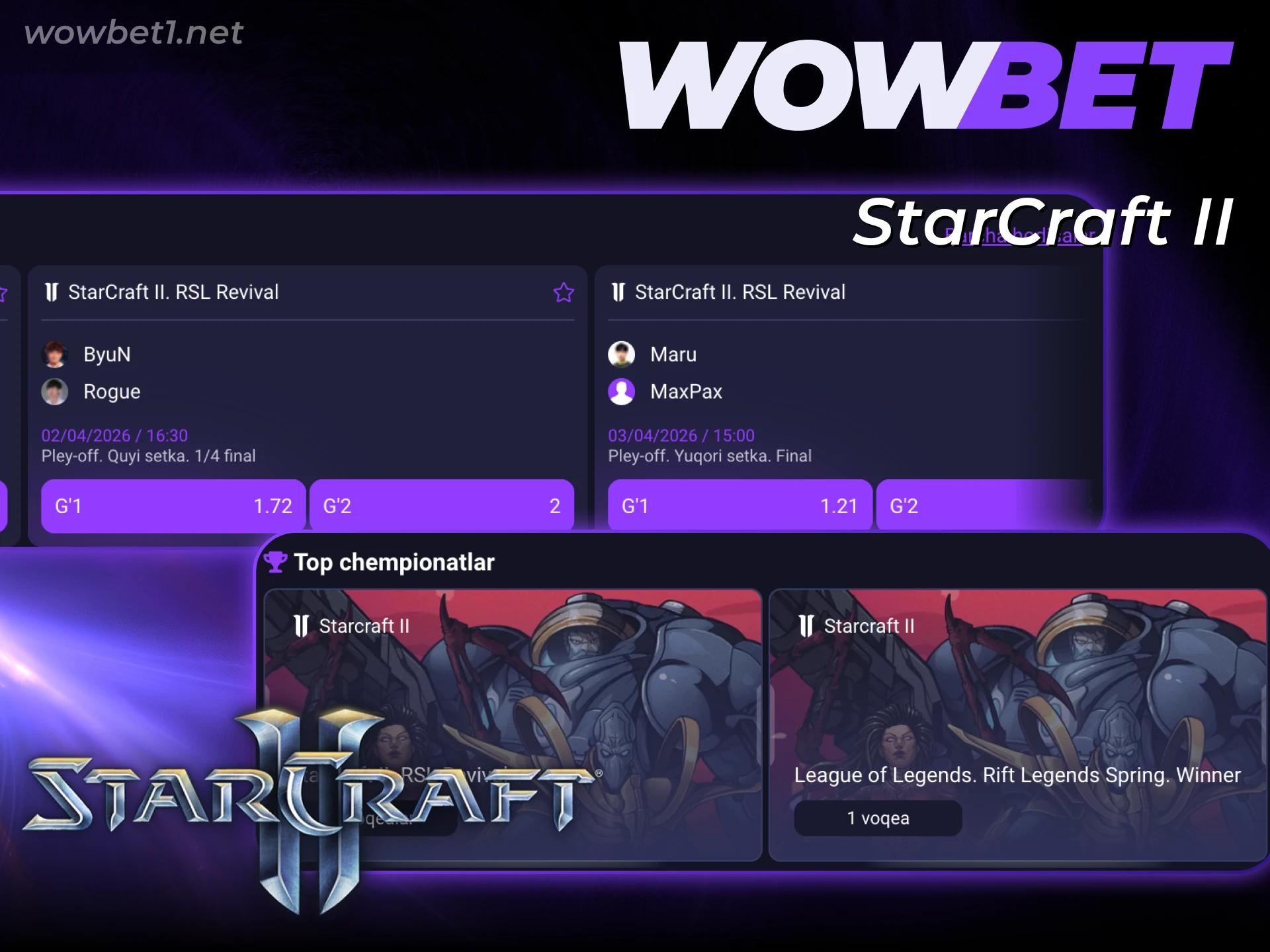Click Maru's player avatar

coord(622,354)
